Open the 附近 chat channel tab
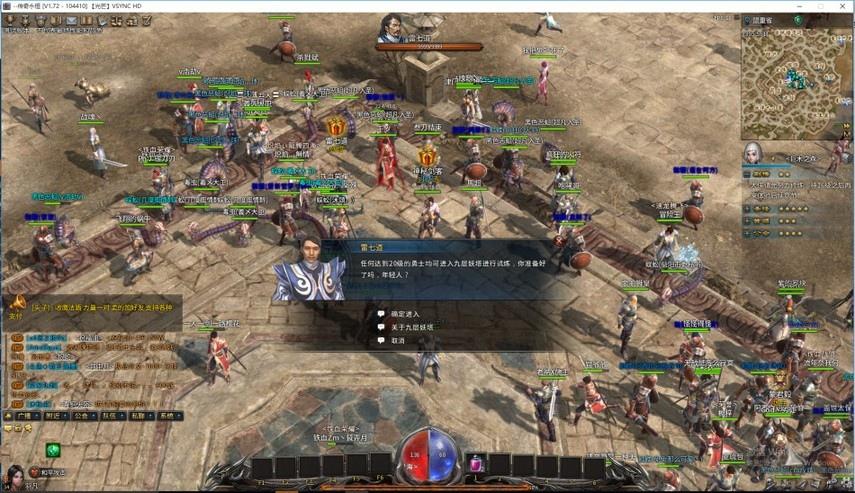Image resolution: width=855 pixels, height=493 pixels. click(54, 414)
